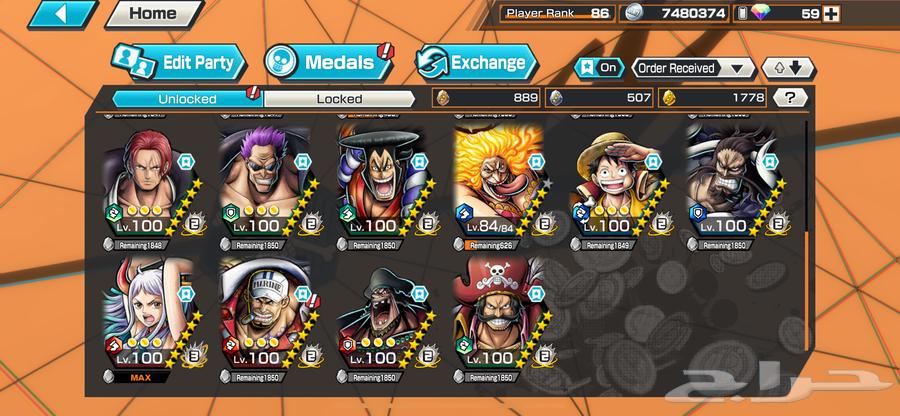Switch to the Locked characters tab
Screen dimensions: 900x416
click(x=339, y=99)
